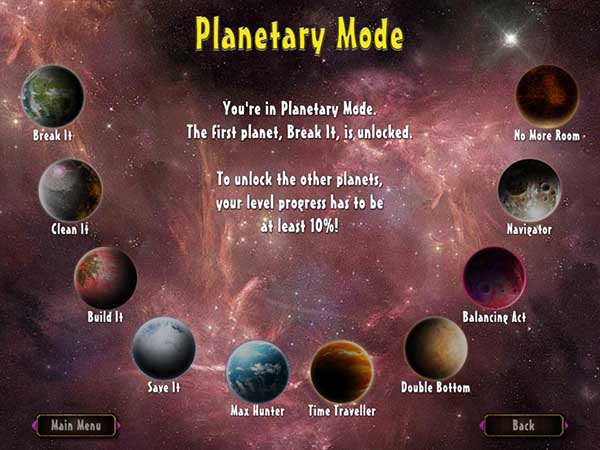Choose the Time Traveller planet
600x450 pixels.
click(341, 371)
